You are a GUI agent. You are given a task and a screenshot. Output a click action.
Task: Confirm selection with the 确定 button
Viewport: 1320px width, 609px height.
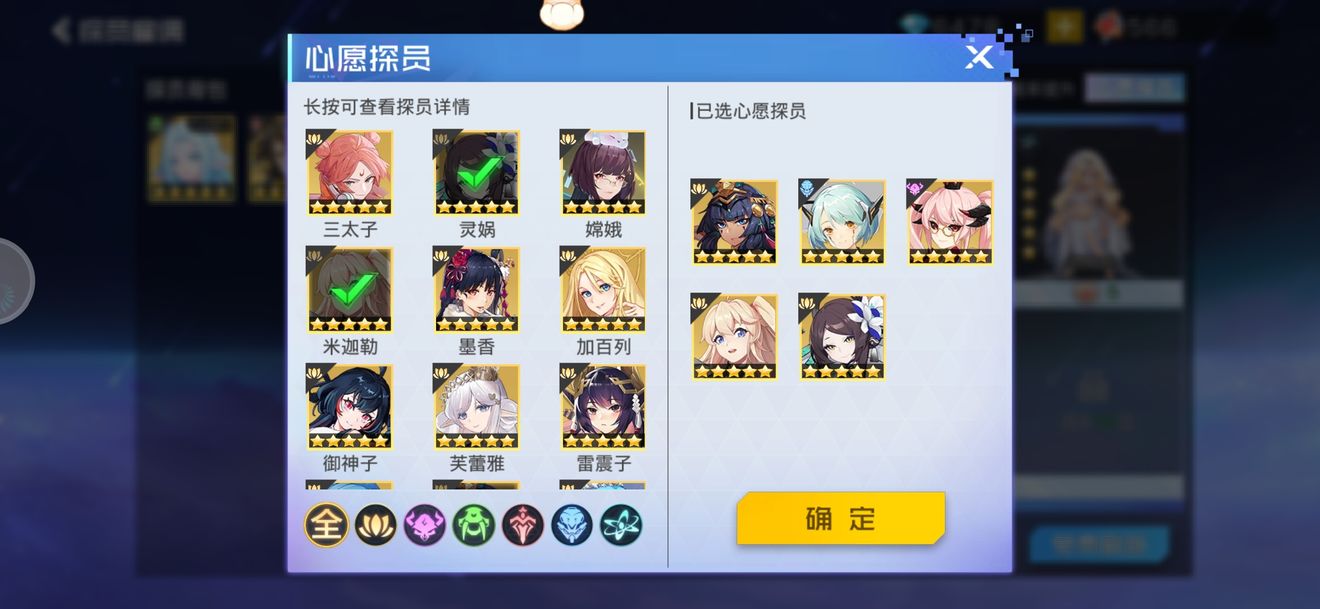coord(840,518)
